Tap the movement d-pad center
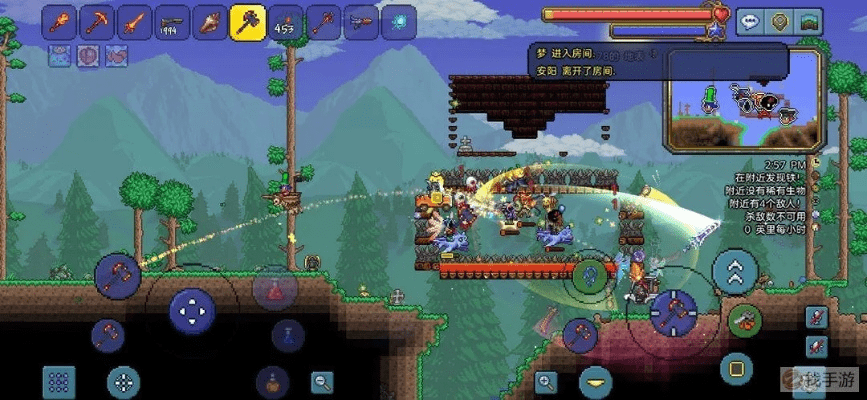 192,310
